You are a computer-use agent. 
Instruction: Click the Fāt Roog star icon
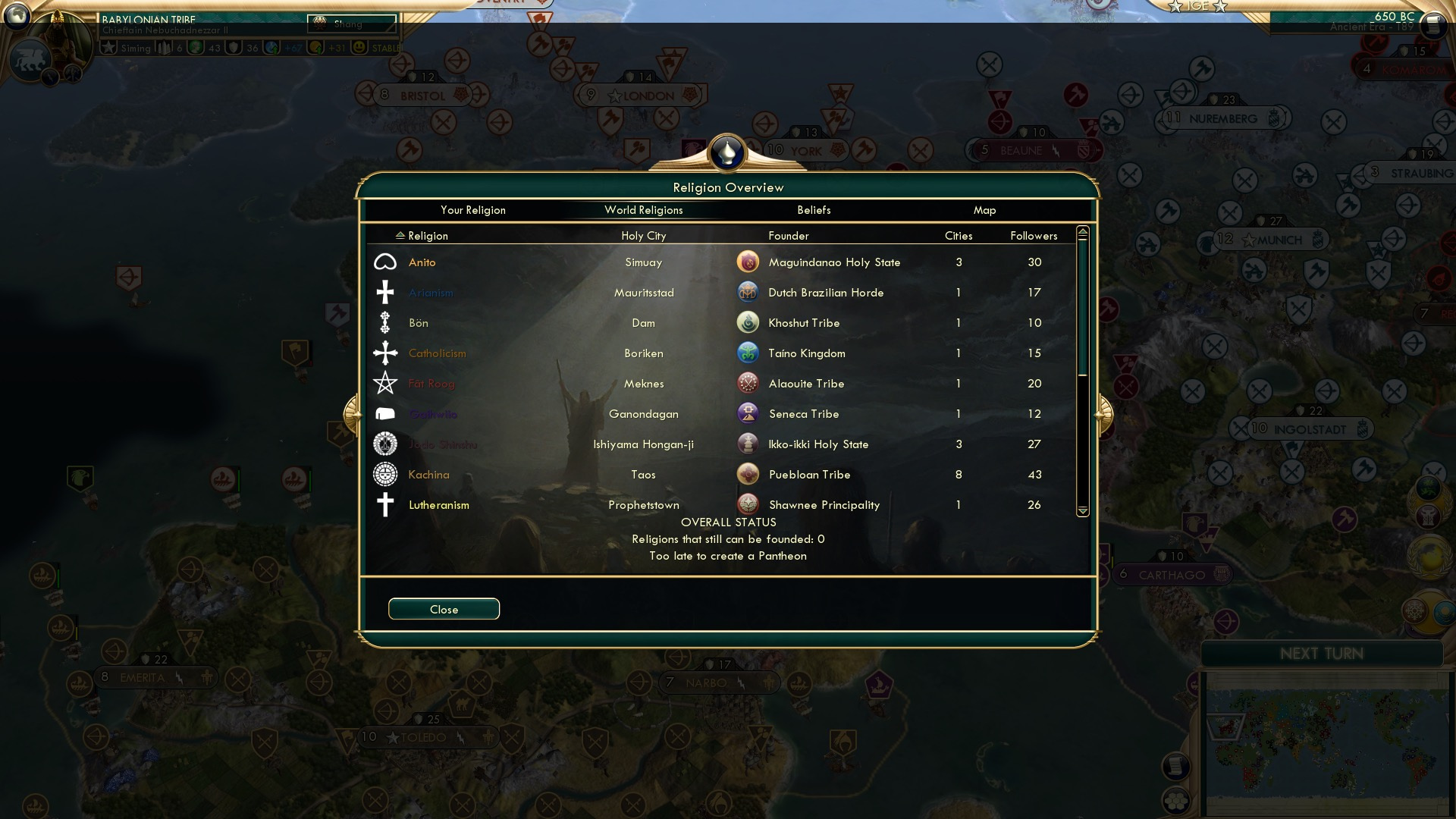[385, 383]
